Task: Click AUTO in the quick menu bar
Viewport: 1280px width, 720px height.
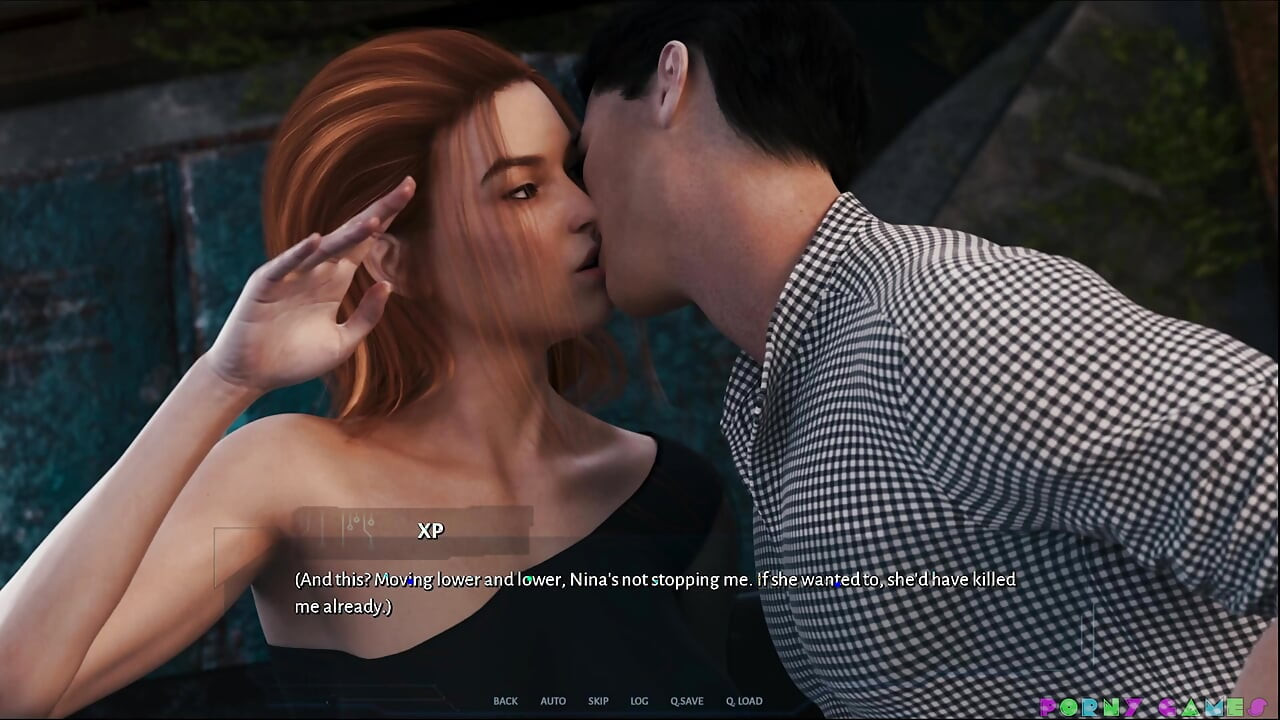Action: point(553,700)
